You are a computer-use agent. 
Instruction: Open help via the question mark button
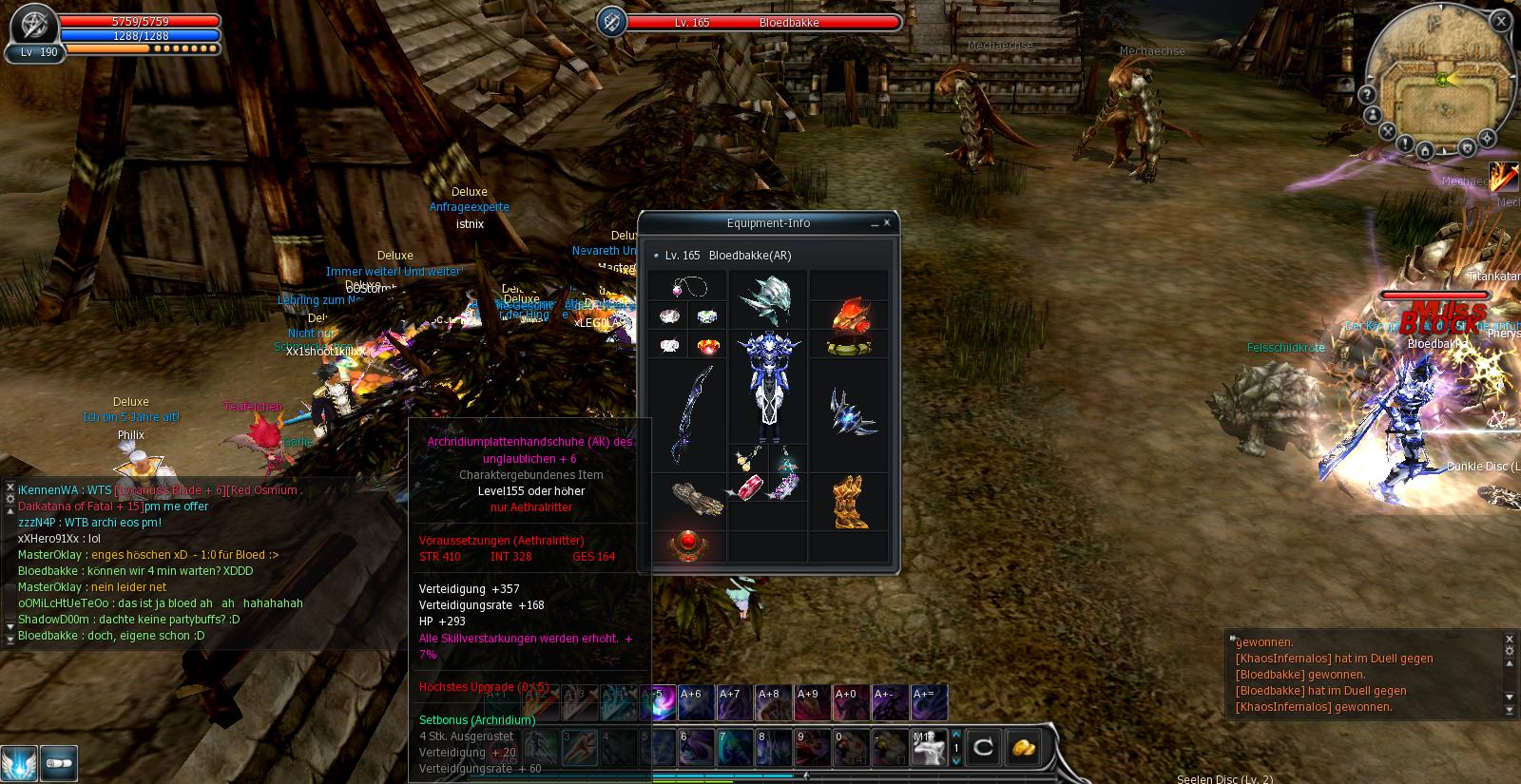1367,95
